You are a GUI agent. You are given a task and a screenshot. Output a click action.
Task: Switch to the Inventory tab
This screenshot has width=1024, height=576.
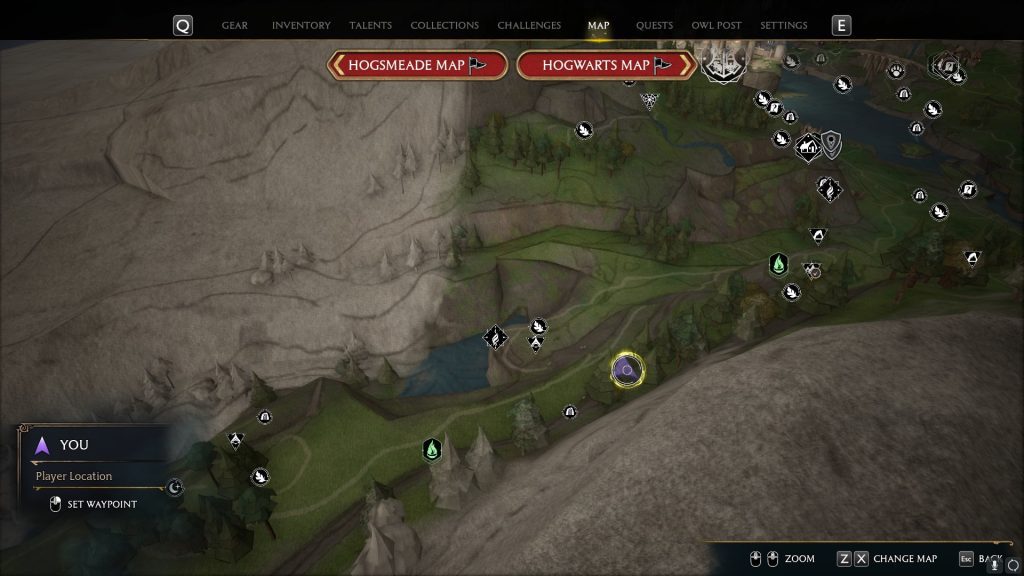(x=299, y=25)
